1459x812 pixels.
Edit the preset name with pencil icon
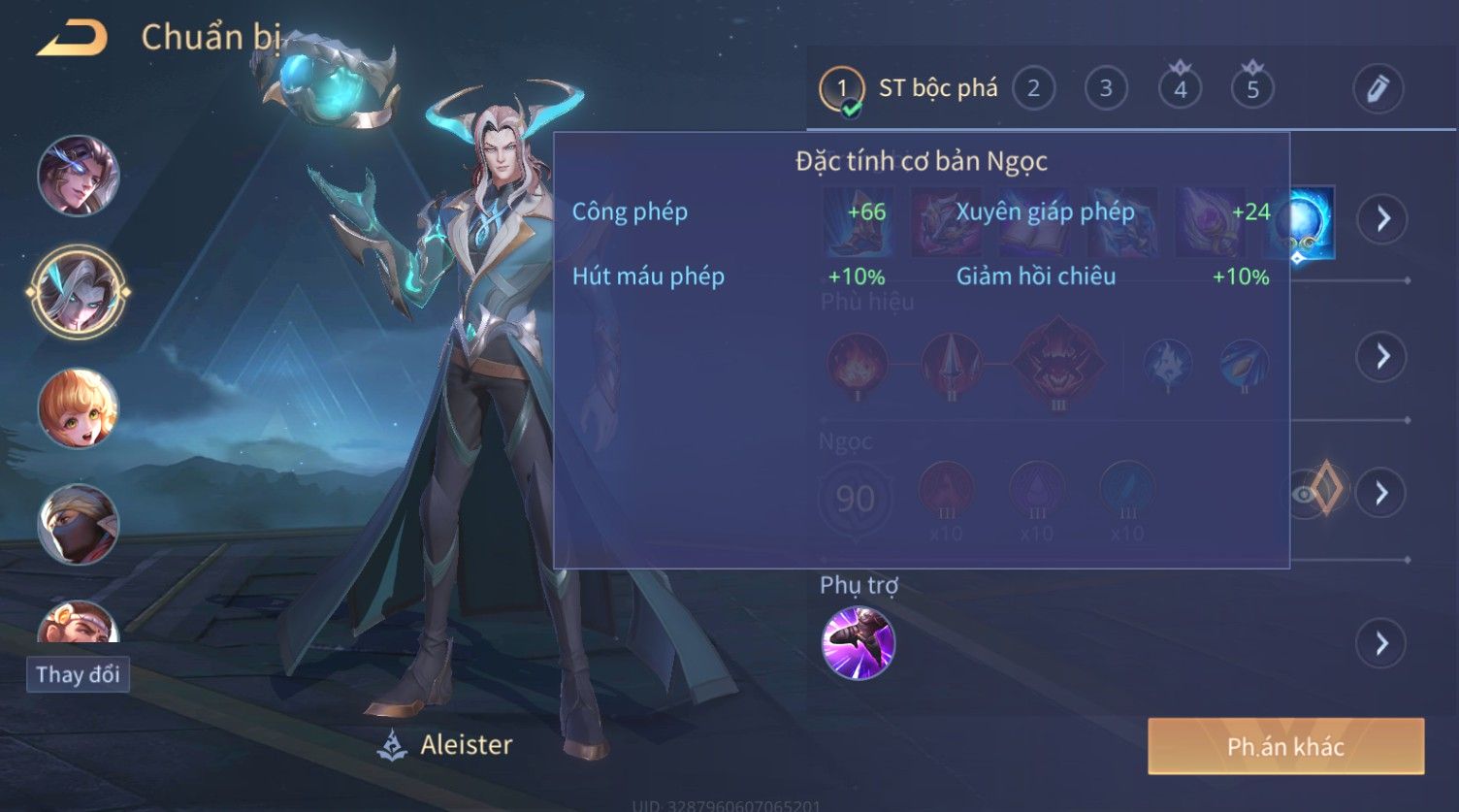[x=1378, y=89]
